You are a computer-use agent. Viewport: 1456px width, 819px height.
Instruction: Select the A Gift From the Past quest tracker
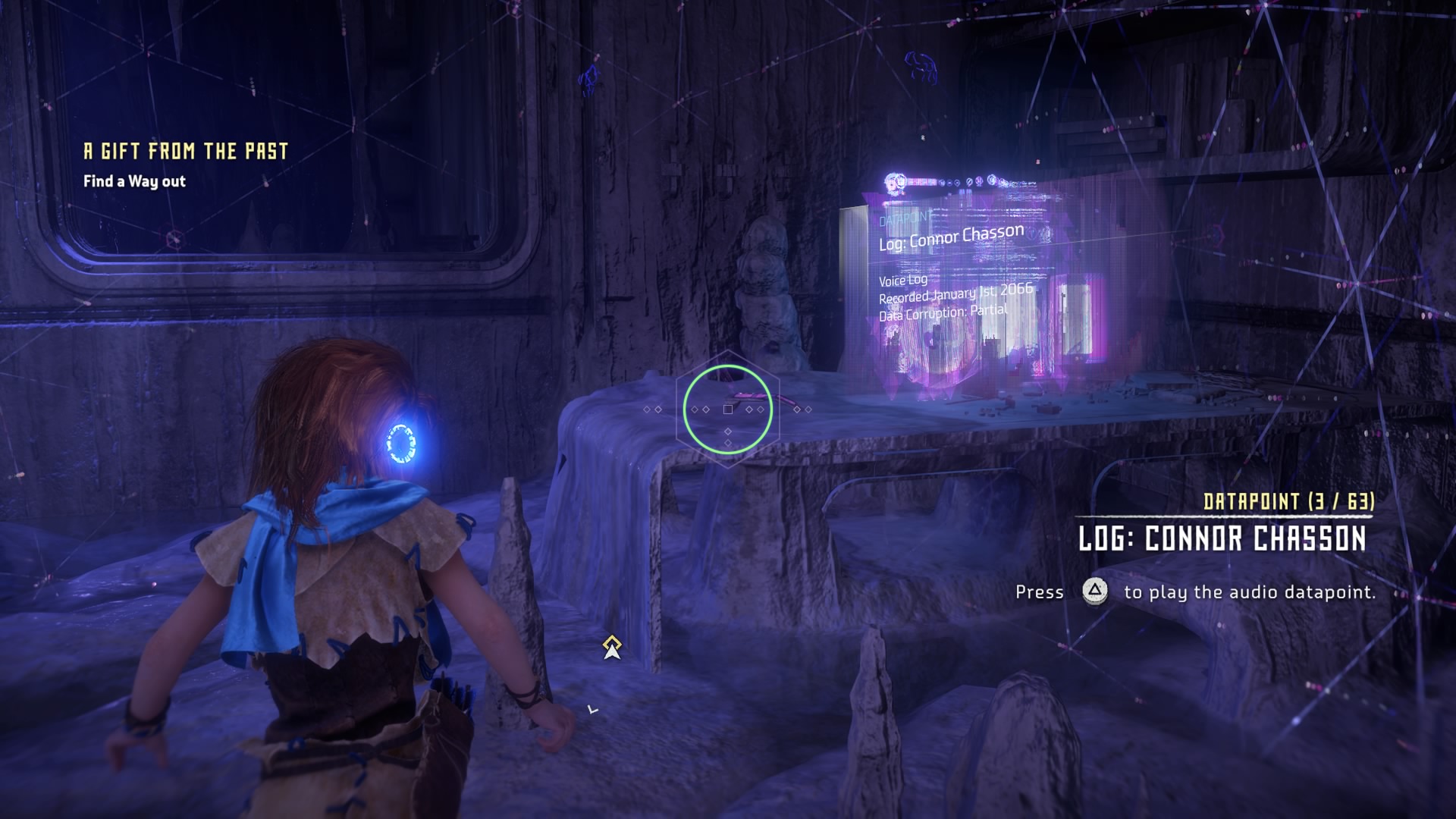coord(186,152)
